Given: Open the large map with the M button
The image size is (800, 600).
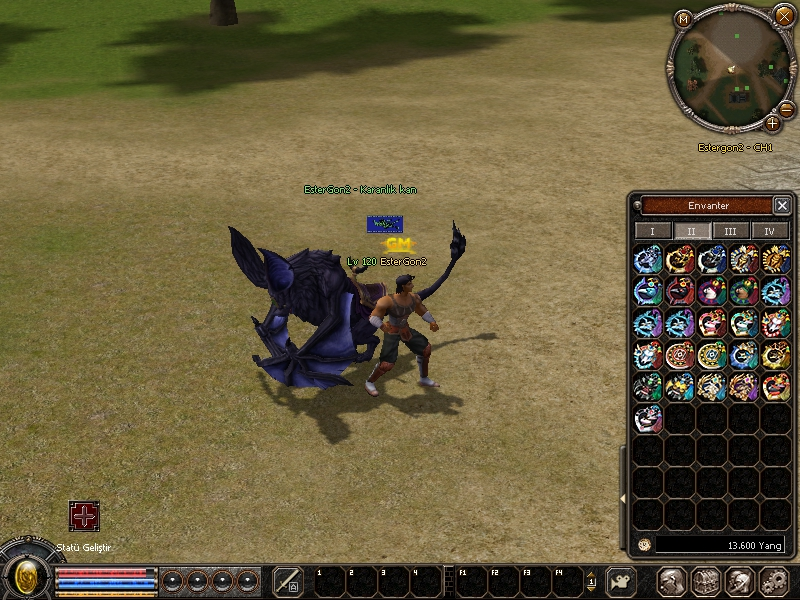Looking at the screenshot, I should (x=683, y=18).
